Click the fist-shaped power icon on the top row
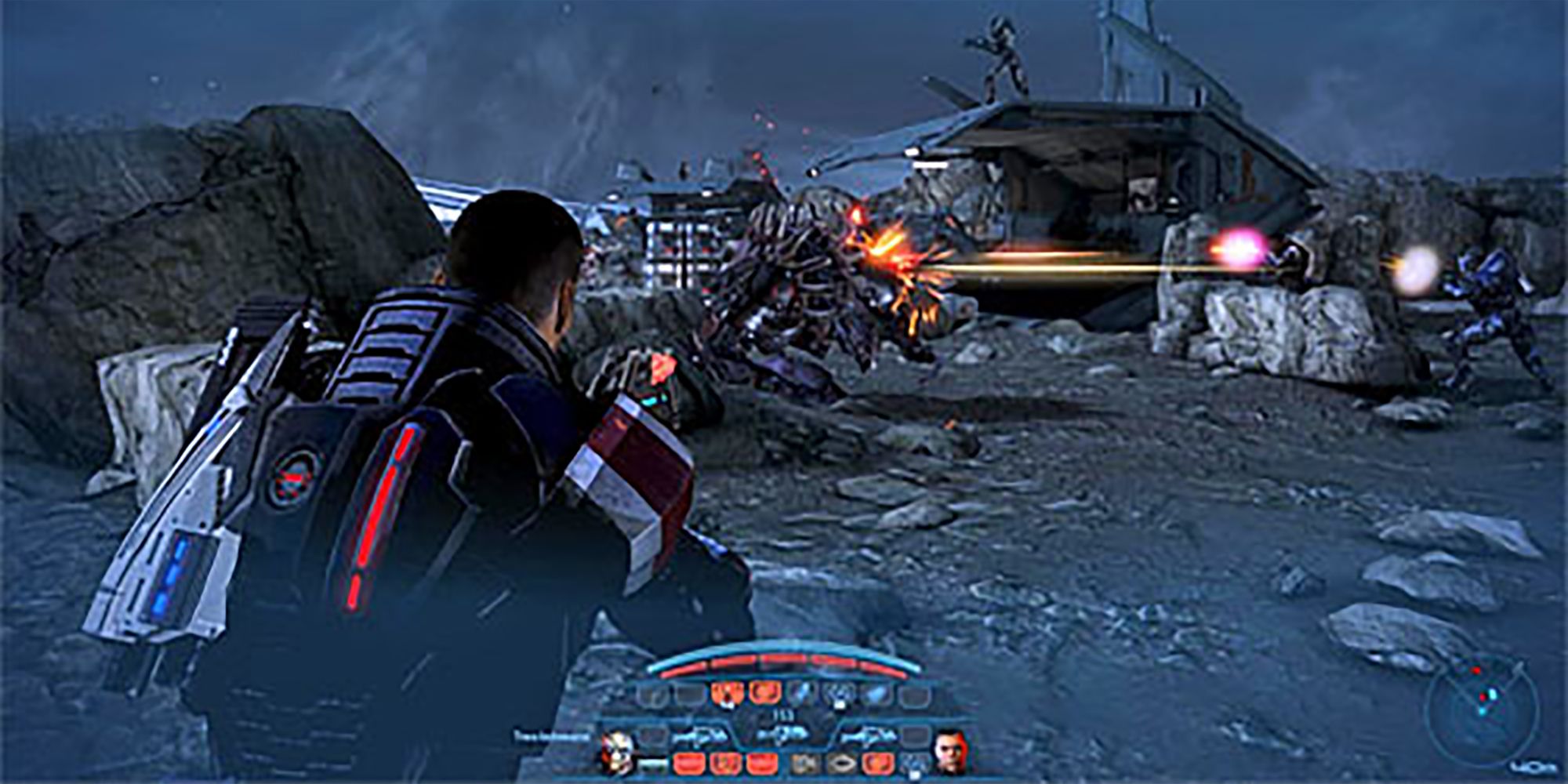Image resolution: width=1568 pixels, height=784 pixels. [x=836, y=695]
